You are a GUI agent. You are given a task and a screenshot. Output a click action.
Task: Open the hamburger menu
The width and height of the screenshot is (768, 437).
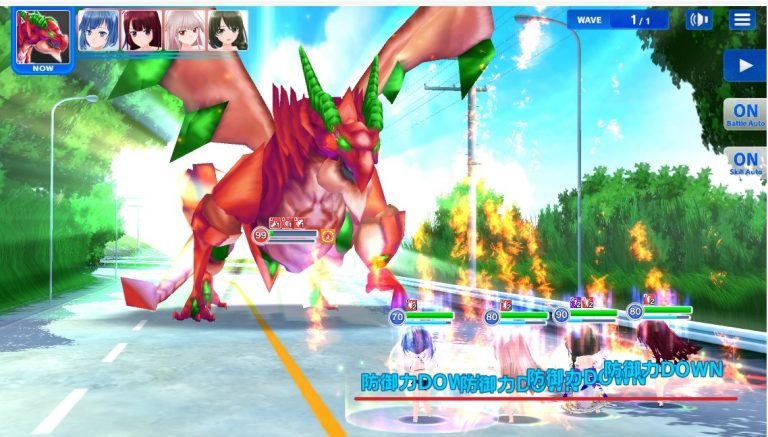coord(741,20)
